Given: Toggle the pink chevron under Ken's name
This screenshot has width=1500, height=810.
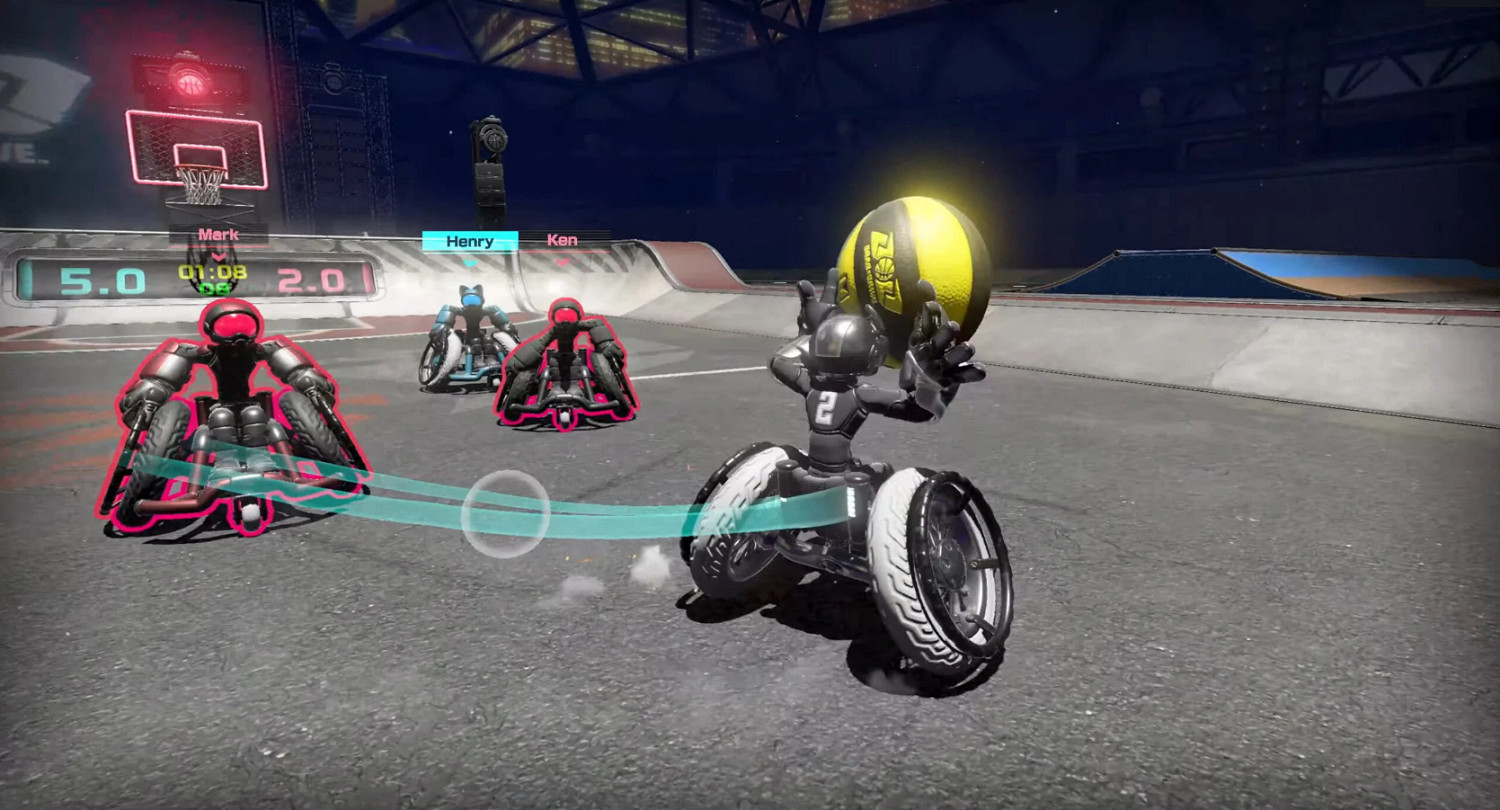Looking at the screenshot, I should click(564, 261).
